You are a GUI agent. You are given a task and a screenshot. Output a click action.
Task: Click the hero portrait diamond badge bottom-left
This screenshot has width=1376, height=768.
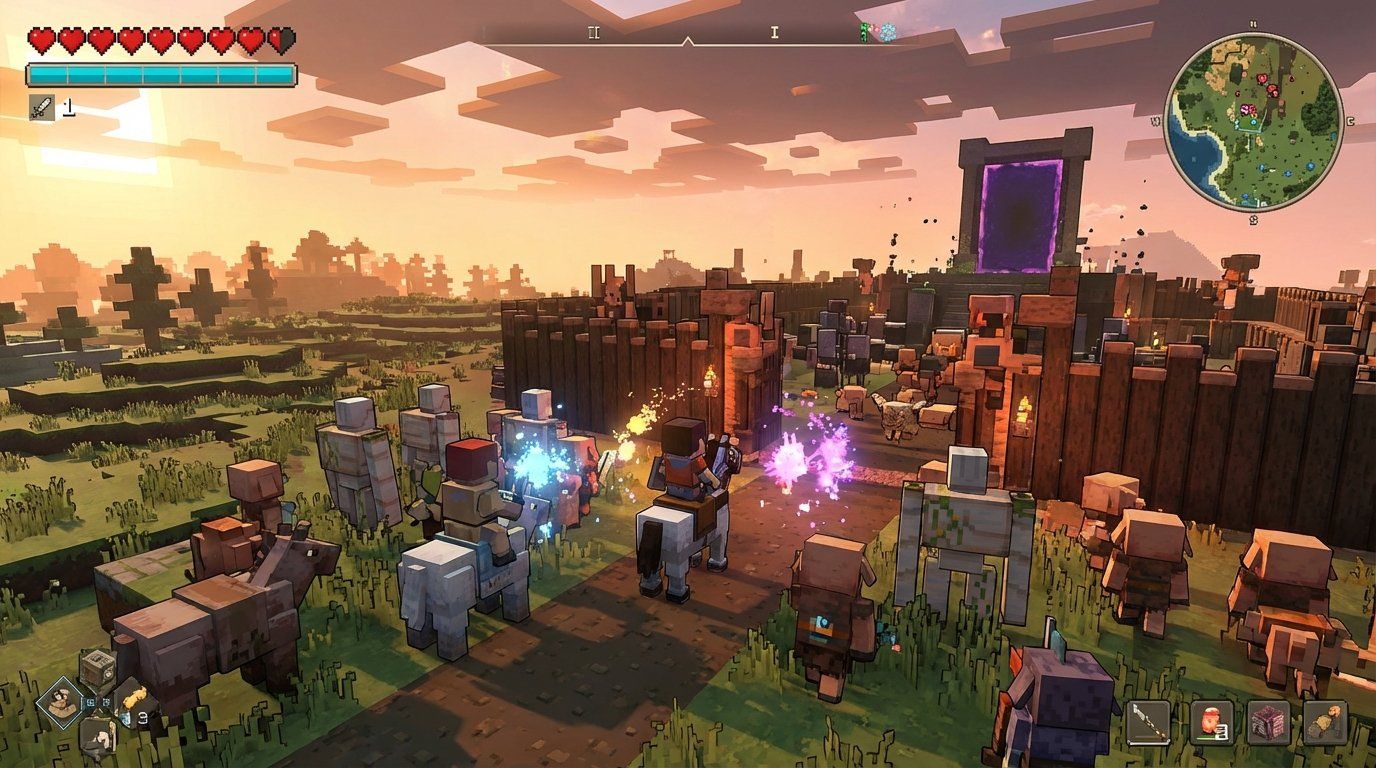click(x=62, y=703)
